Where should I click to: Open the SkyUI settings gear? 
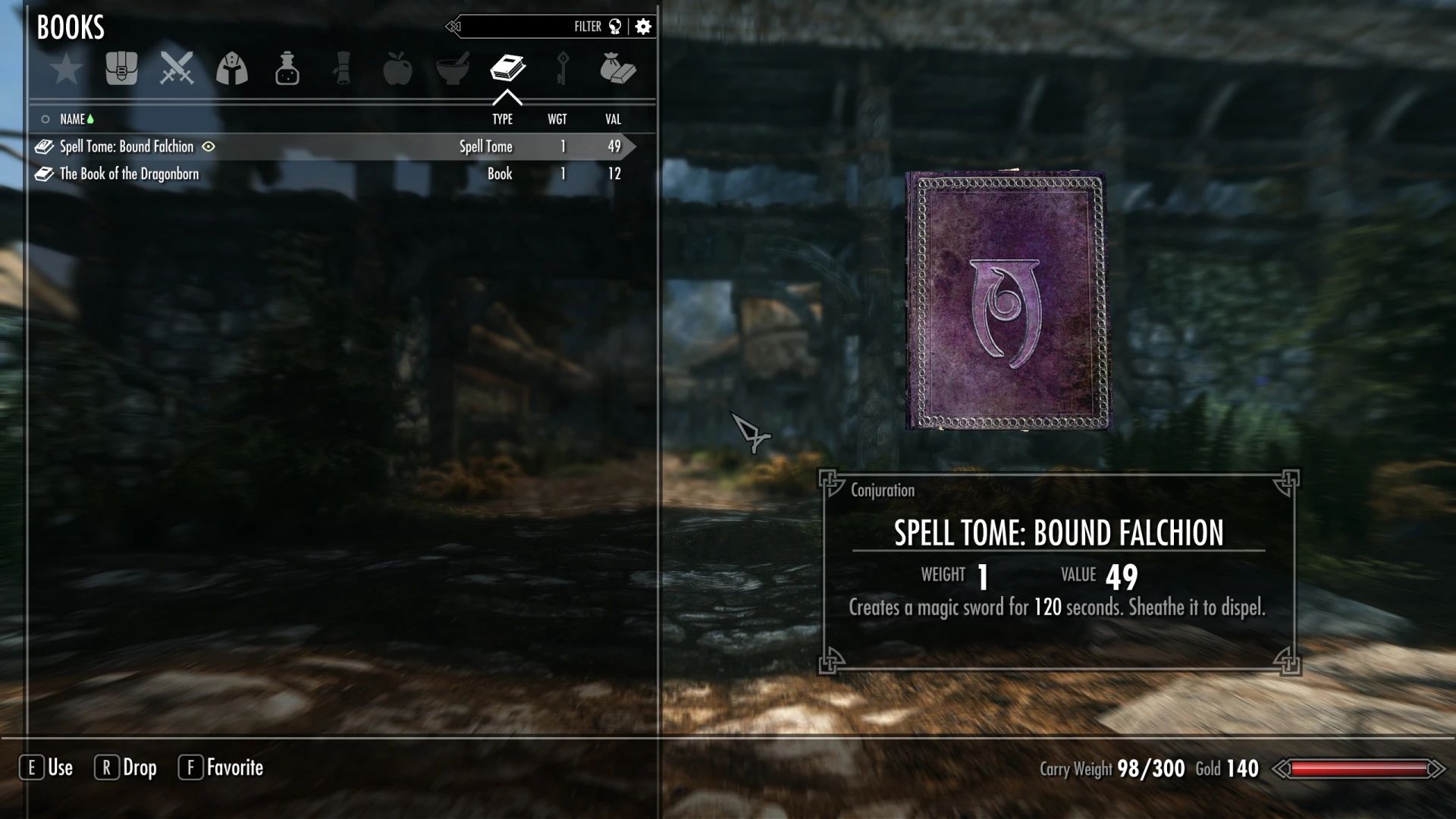[643, 26]
